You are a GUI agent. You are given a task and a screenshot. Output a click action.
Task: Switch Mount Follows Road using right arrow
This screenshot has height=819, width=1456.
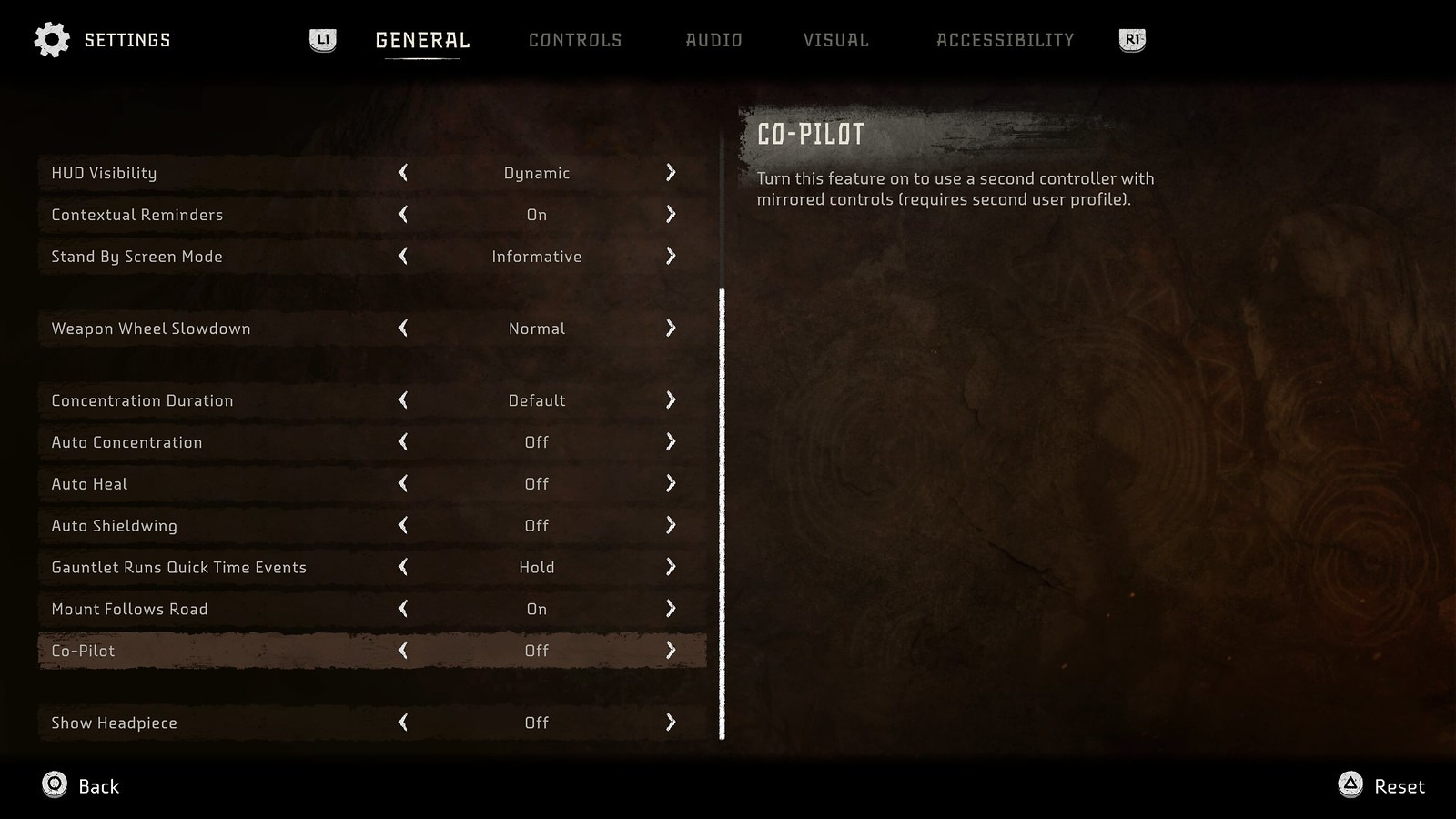tap(671, 609)
